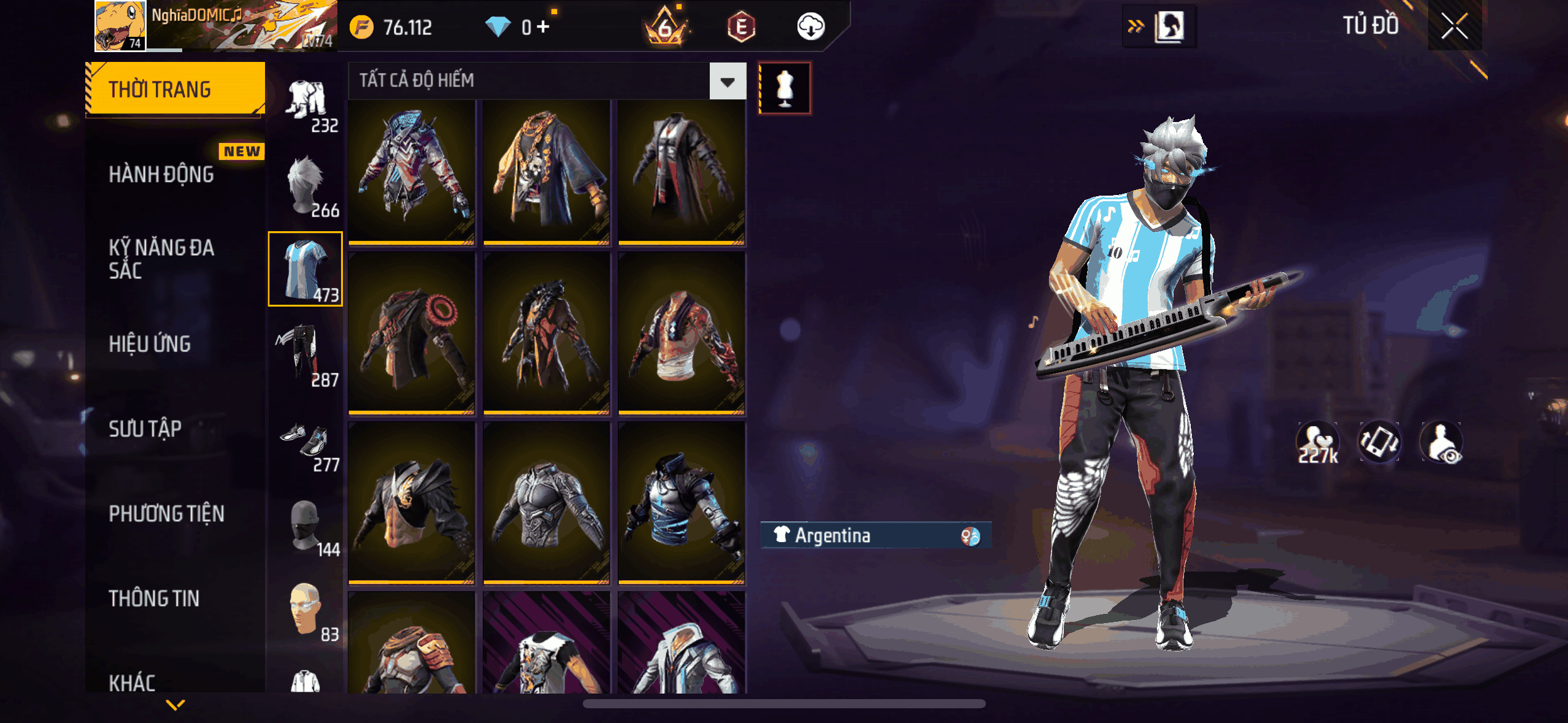1568x723 pixels.
Task: Open the Tất Cả Độ Hiếm rarity dropdown
Action: [728, 81]
